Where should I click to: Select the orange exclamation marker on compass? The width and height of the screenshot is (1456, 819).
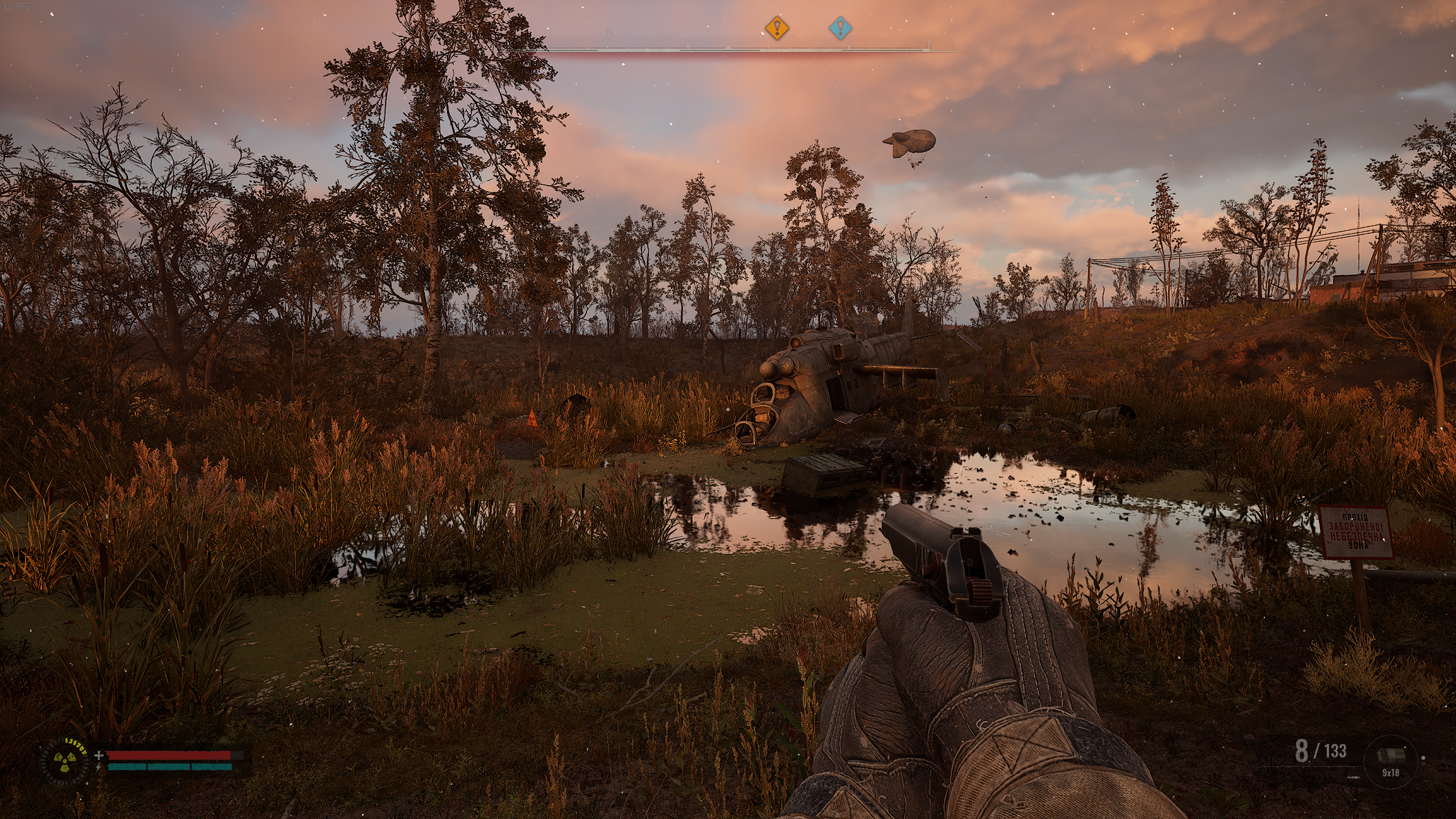click(776, 28)
